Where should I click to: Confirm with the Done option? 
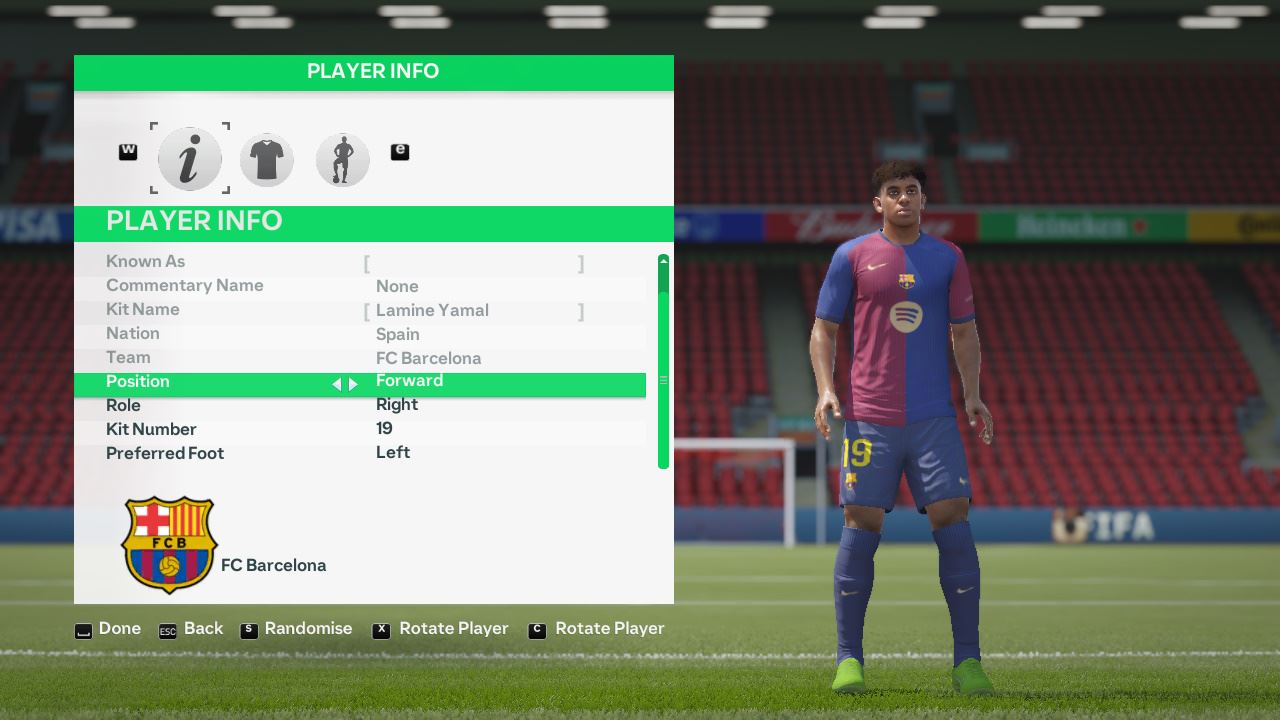pos(108,629)
